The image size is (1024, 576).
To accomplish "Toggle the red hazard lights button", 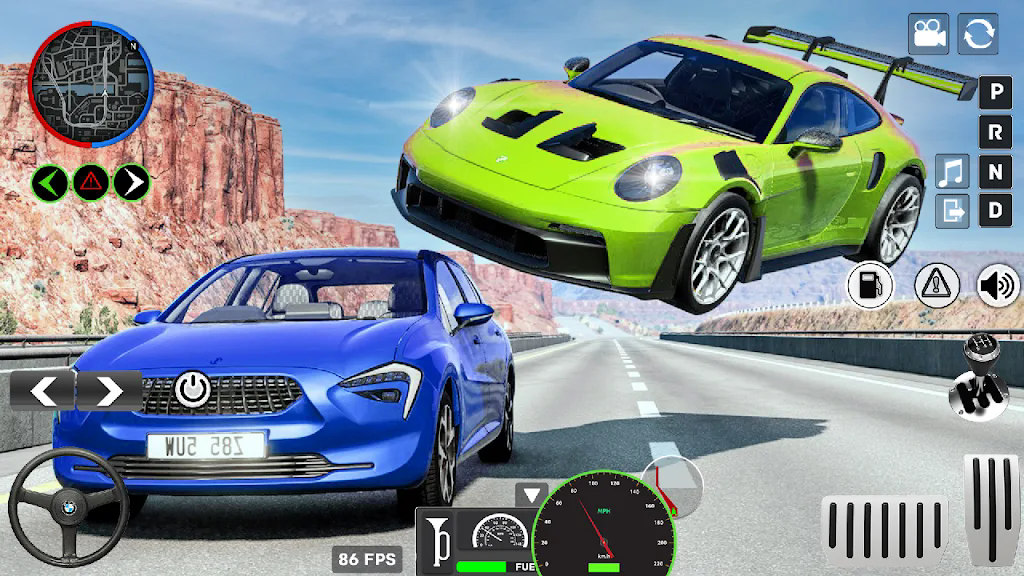I will pyautogui.click(x=91, y=182).
